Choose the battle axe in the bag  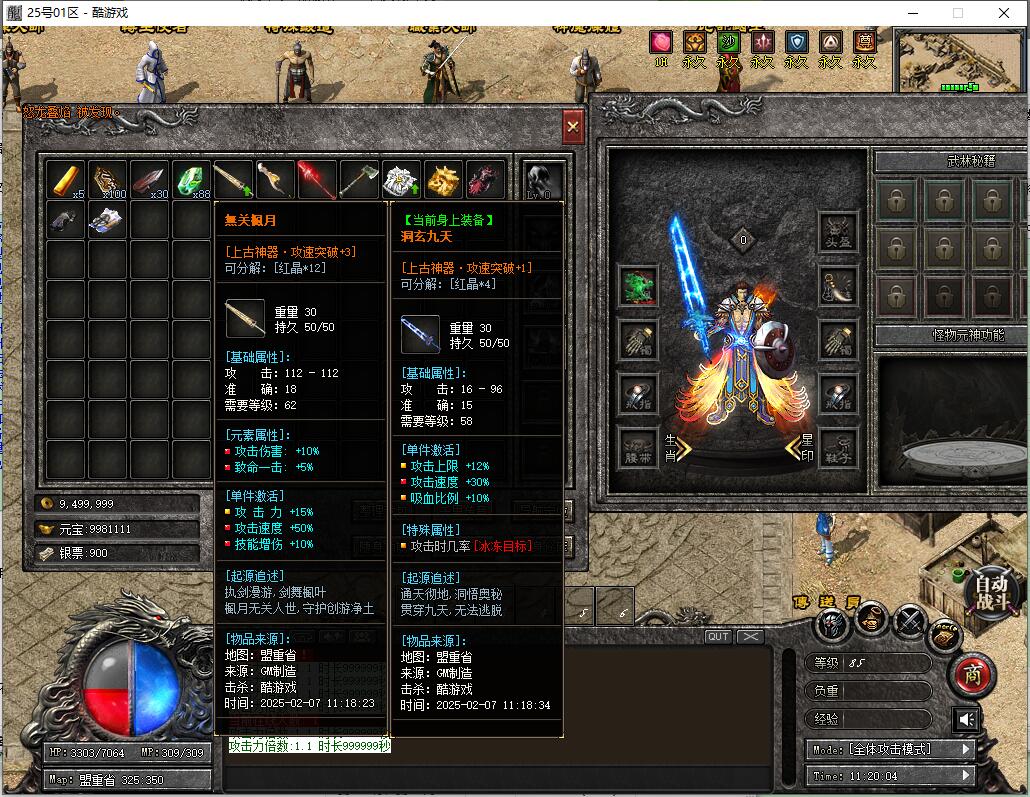[358, 180]
